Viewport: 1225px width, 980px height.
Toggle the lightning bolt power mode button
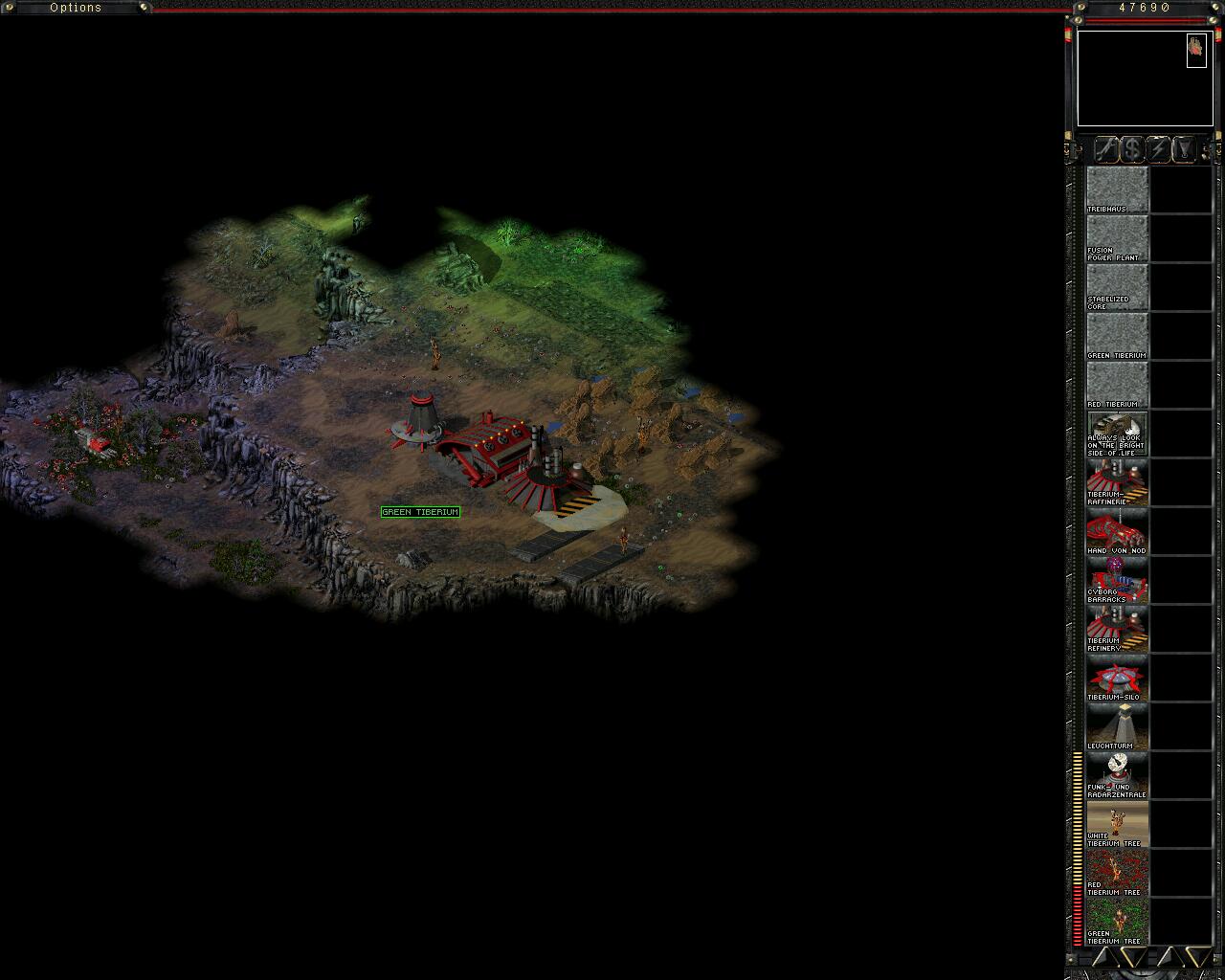click(1158, 149)
